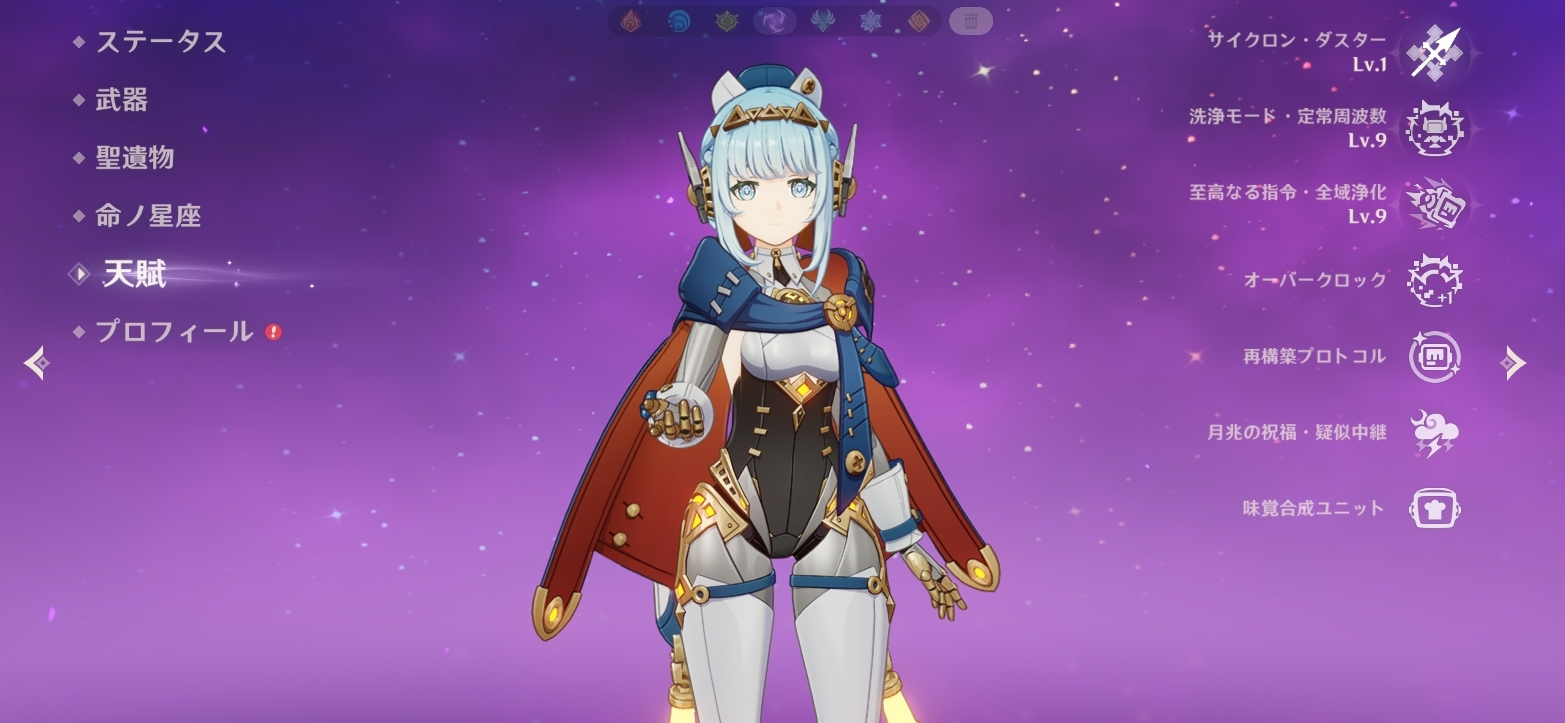
Task: Open the プロフィール profile entry
Action: (x=174, y=332)
